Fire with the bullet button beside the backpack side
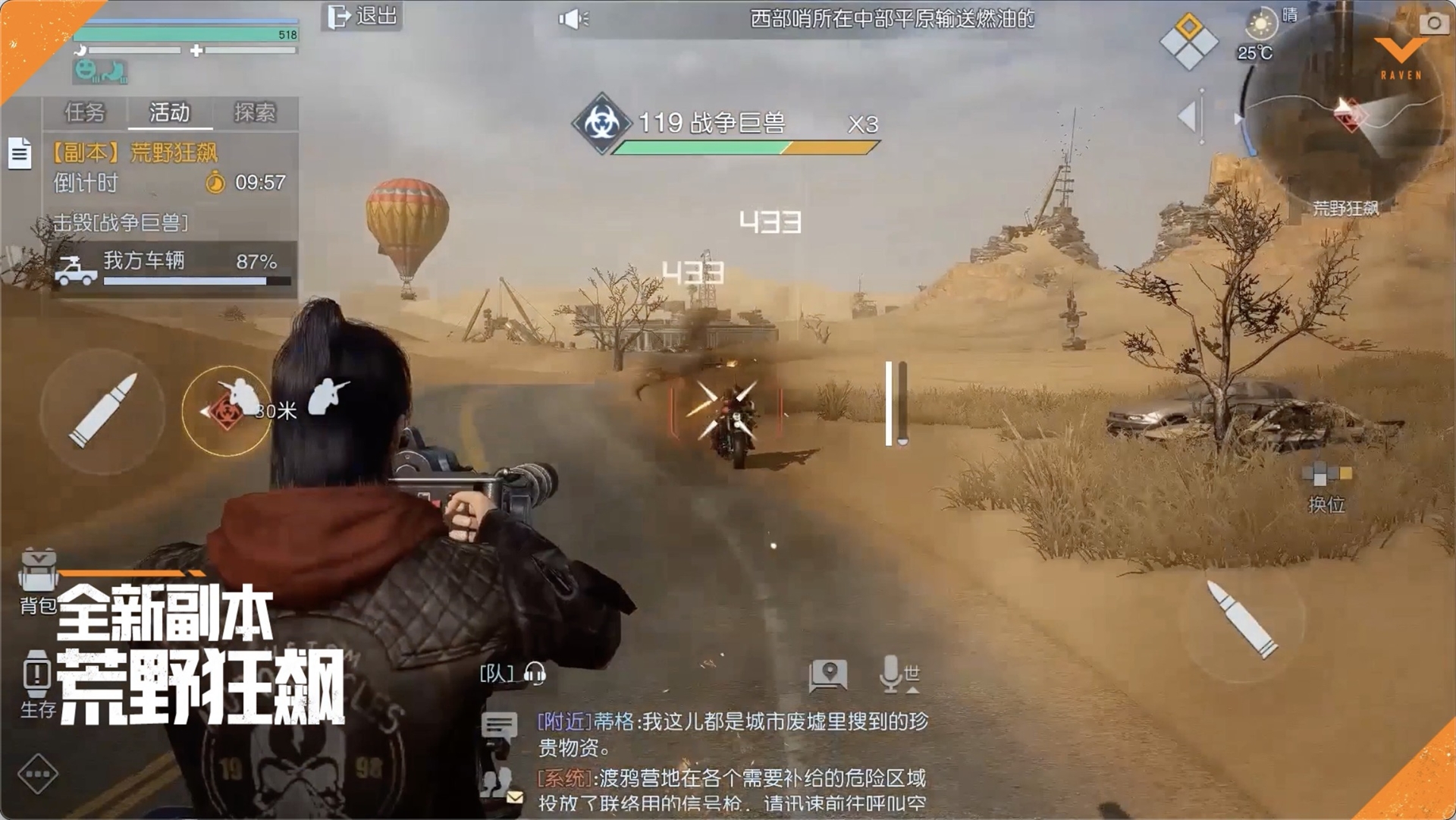 103,410
